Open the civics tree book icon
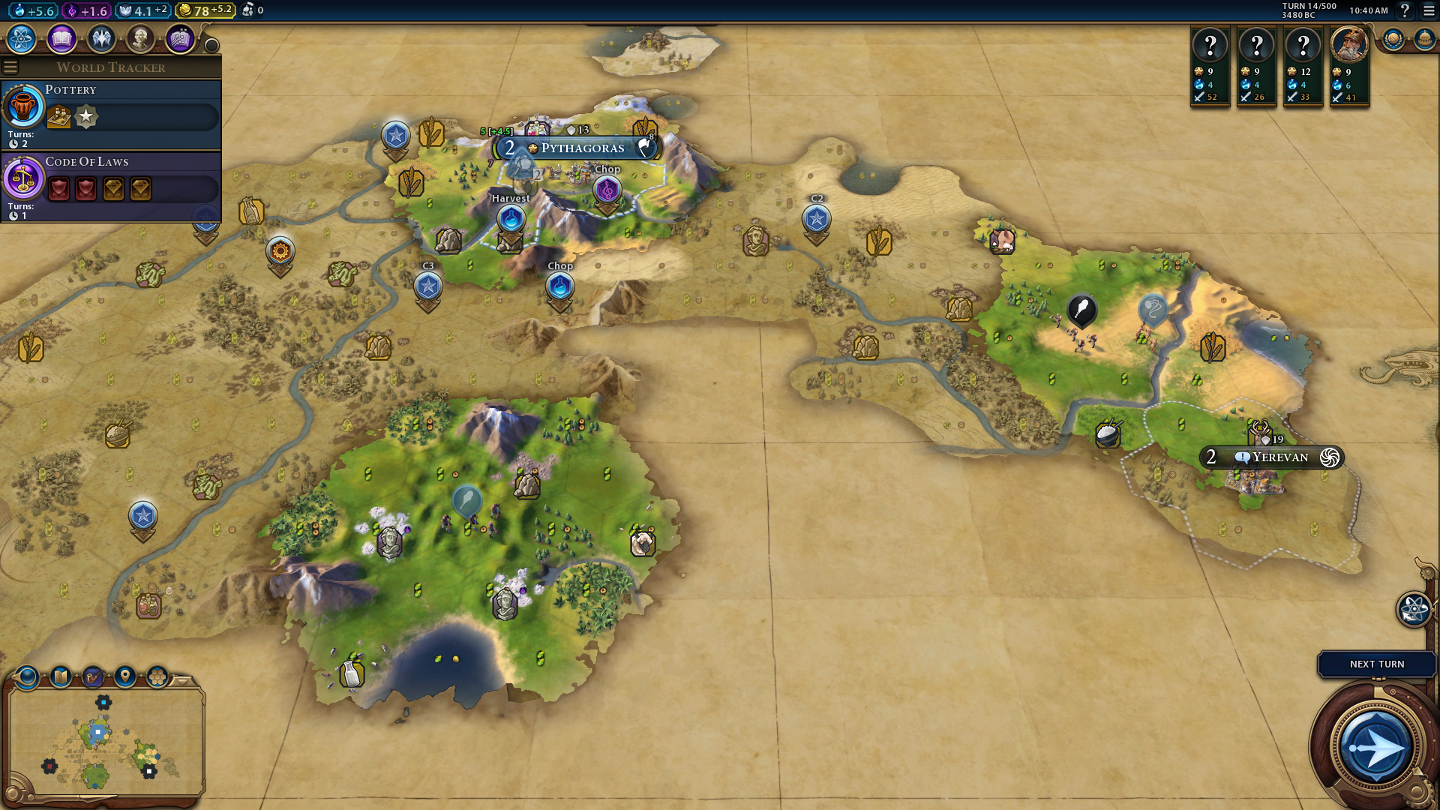This screenshot has height=810, width=1440. pos(61,39)
